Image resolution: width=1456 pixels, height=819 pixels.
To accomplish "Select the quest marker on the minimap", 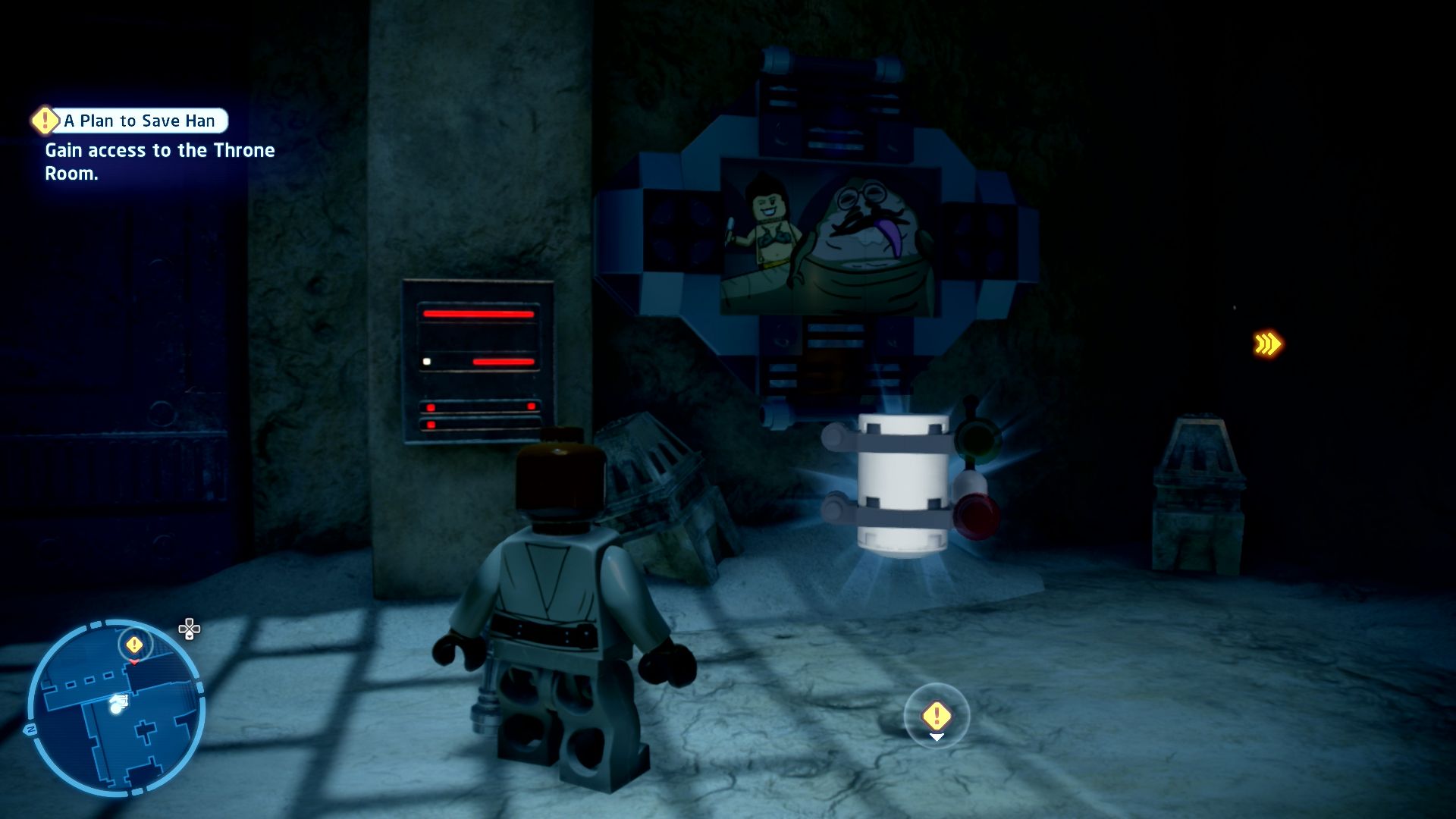I will coord(134,645).
